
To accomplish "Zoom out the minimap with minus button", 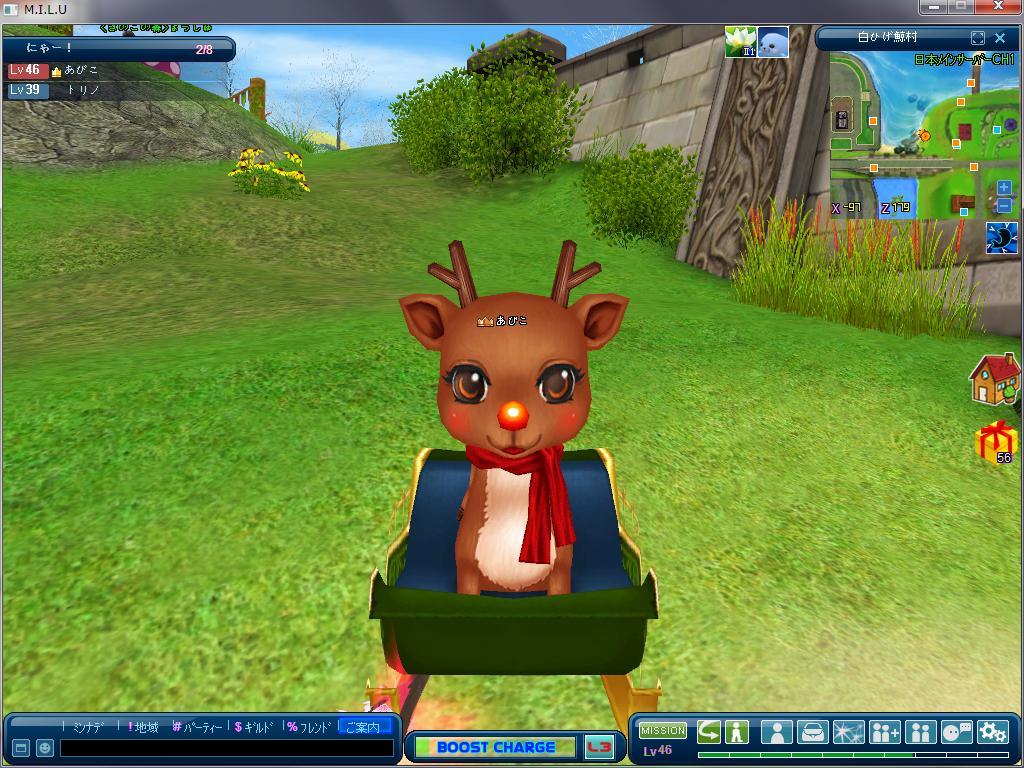I will (1004, 205).
